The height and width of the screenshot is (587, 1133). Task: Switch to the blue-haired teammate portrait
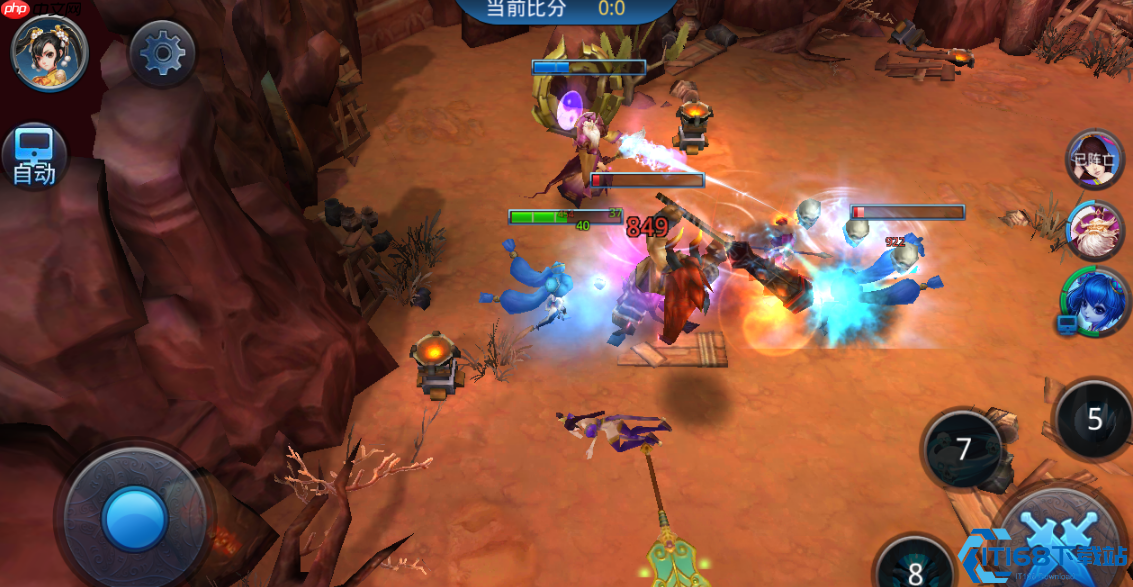pos(1095,300)
